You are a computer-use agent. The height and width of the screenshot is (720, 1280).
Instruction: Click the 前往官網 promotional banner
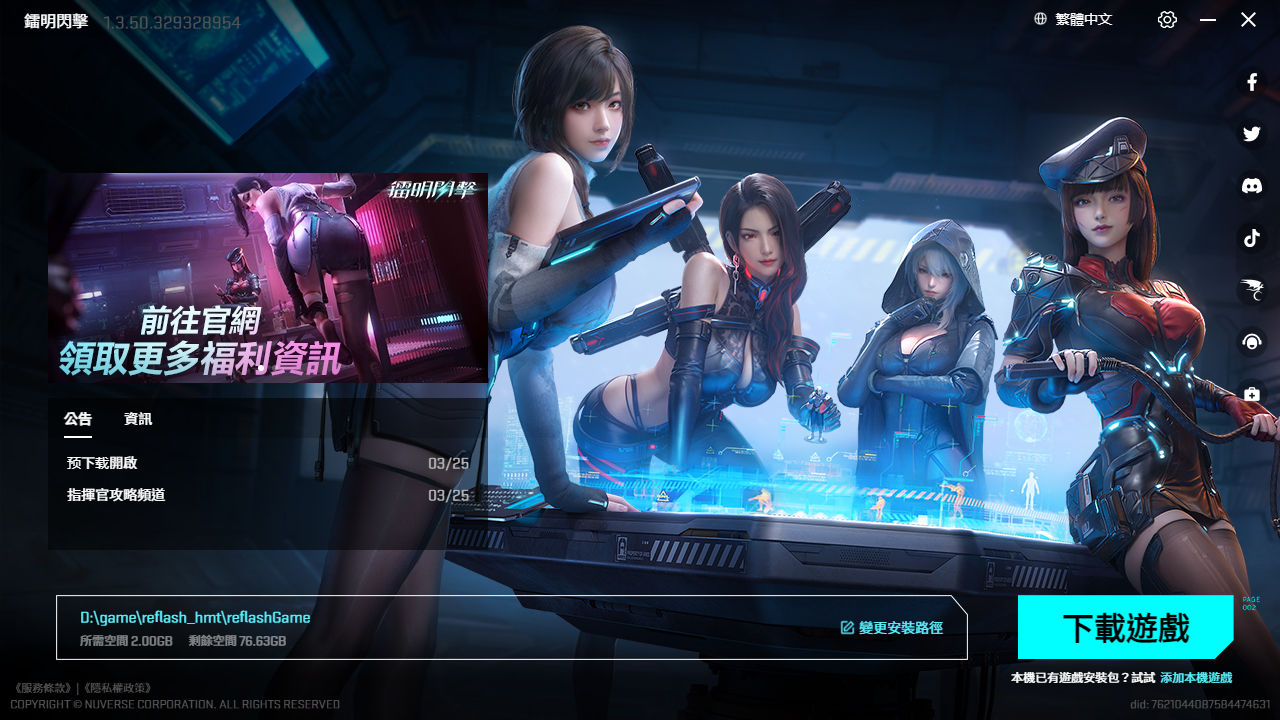point(268,278)
